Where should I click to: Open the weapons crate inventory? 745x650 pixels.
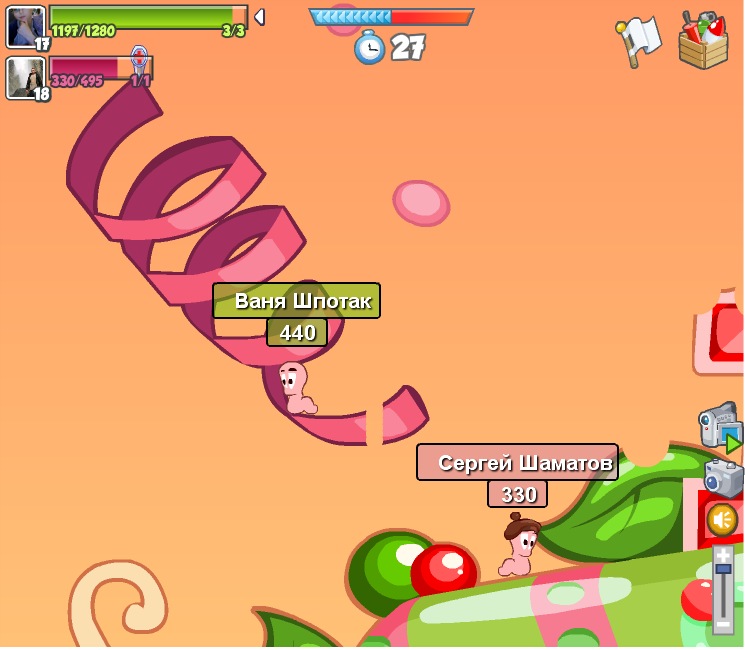(x=702, y=41)
